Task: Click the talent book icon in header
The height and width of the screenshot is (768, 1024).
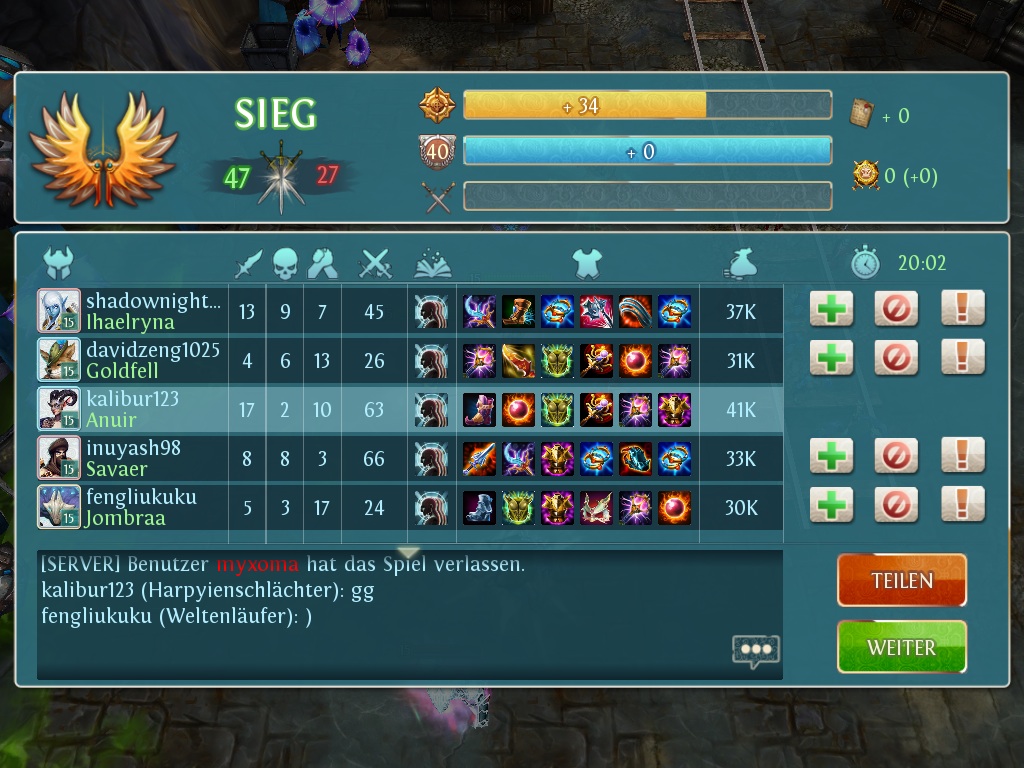Action: 433,263
